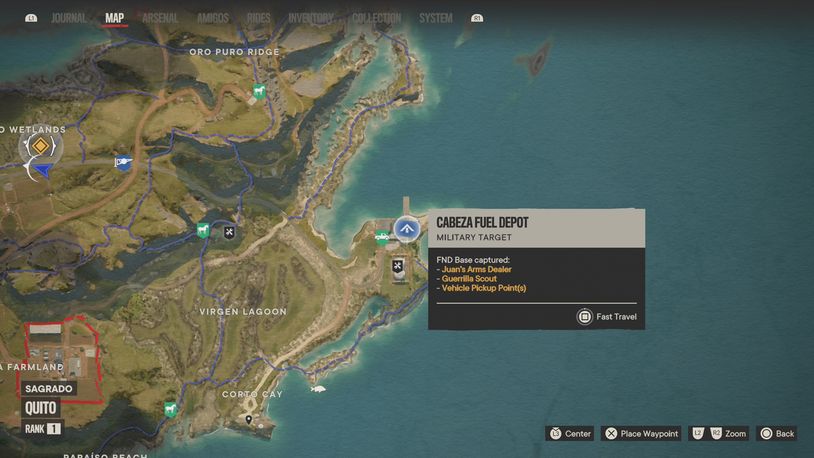Choose the horse marker below Oro Puro Ridge
814x458 pixels.
259,92
